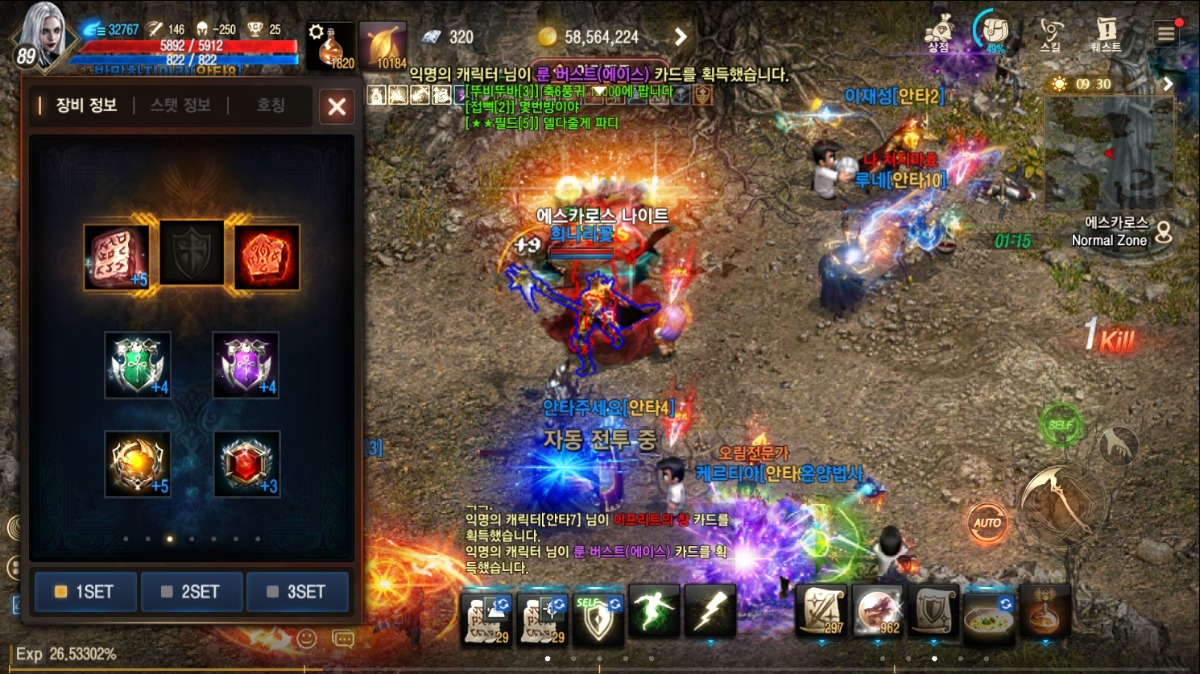Inspect the purple shield emblem +4 slot
The height and width of the screenshot is (674, 1200).
pos(246,365)
